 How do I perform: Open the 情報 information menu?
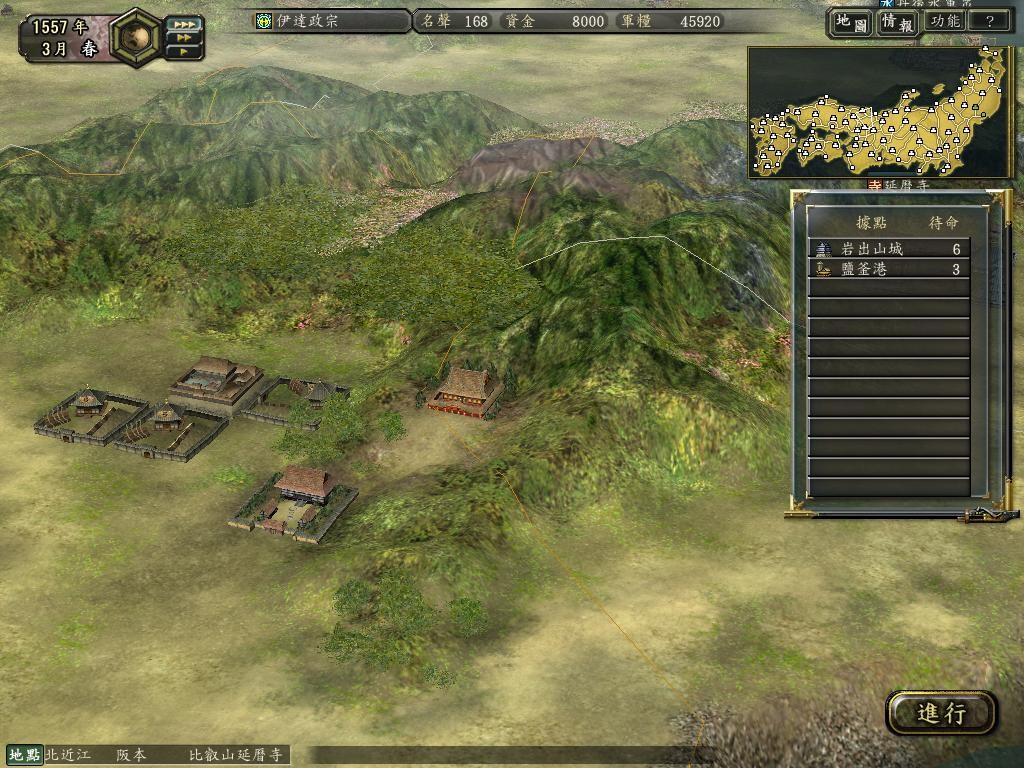[896, 22]
